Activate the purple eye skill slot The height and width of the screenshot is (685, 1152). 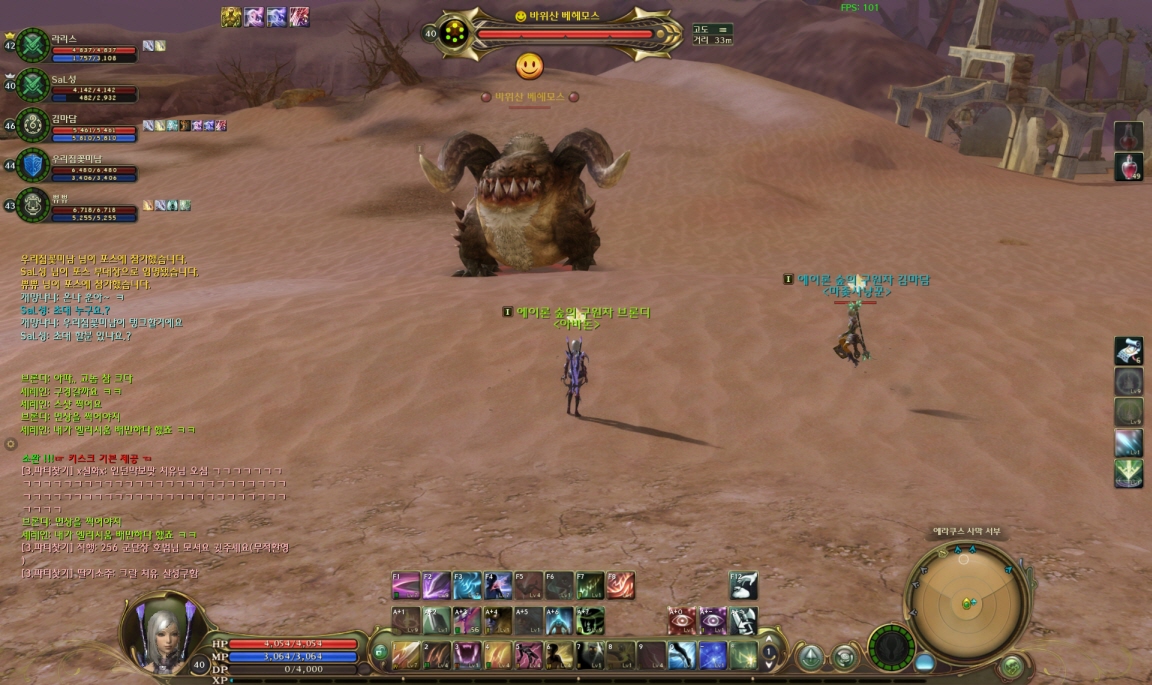[x=712, y=621]
